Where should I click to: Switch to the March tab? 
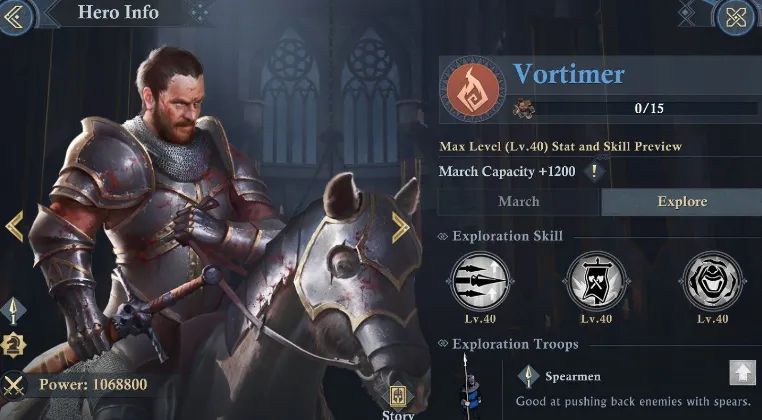519,201
